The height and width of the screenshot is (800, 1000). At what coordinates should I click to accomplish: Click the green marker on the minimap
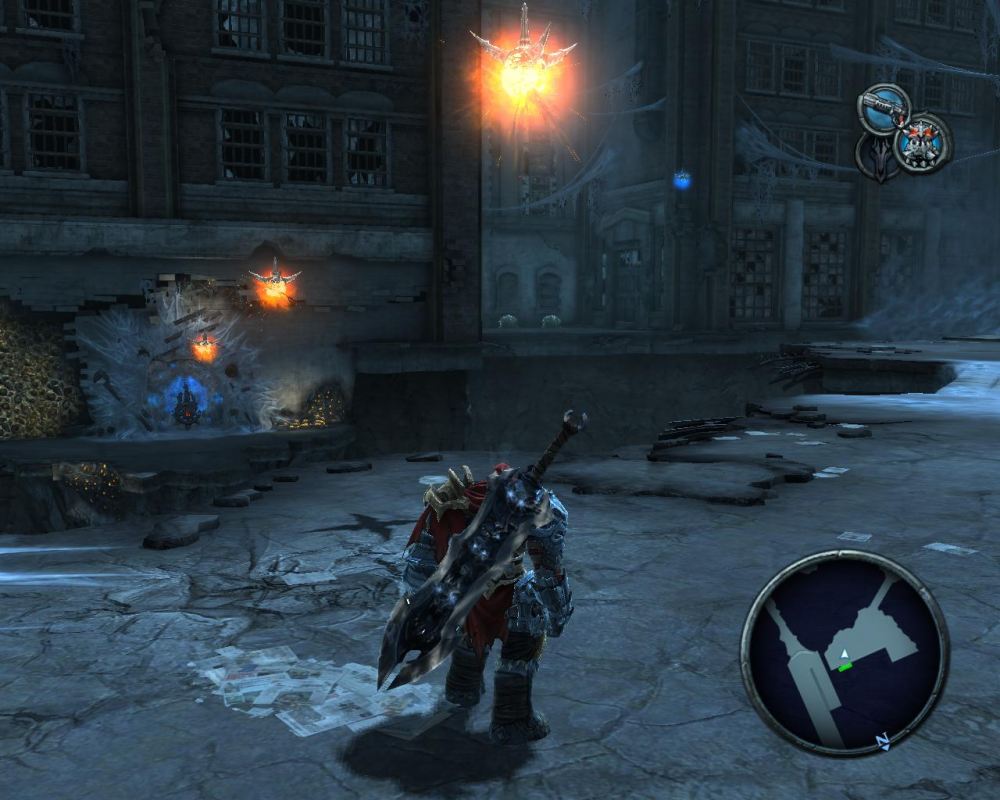pyautogui.click(x=846, y=665)
